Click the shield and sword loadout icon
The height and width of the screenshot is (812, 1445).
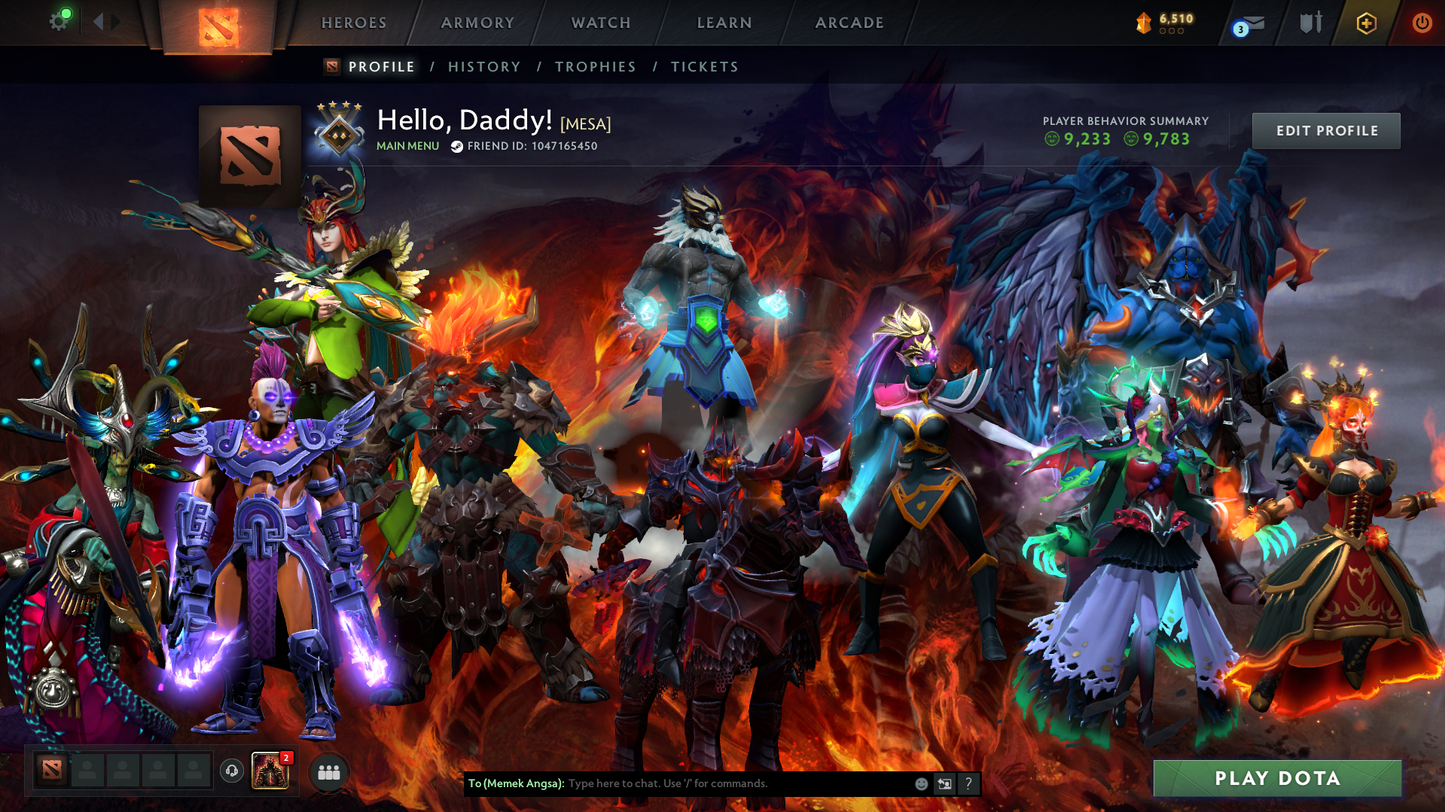(1309, 23)
